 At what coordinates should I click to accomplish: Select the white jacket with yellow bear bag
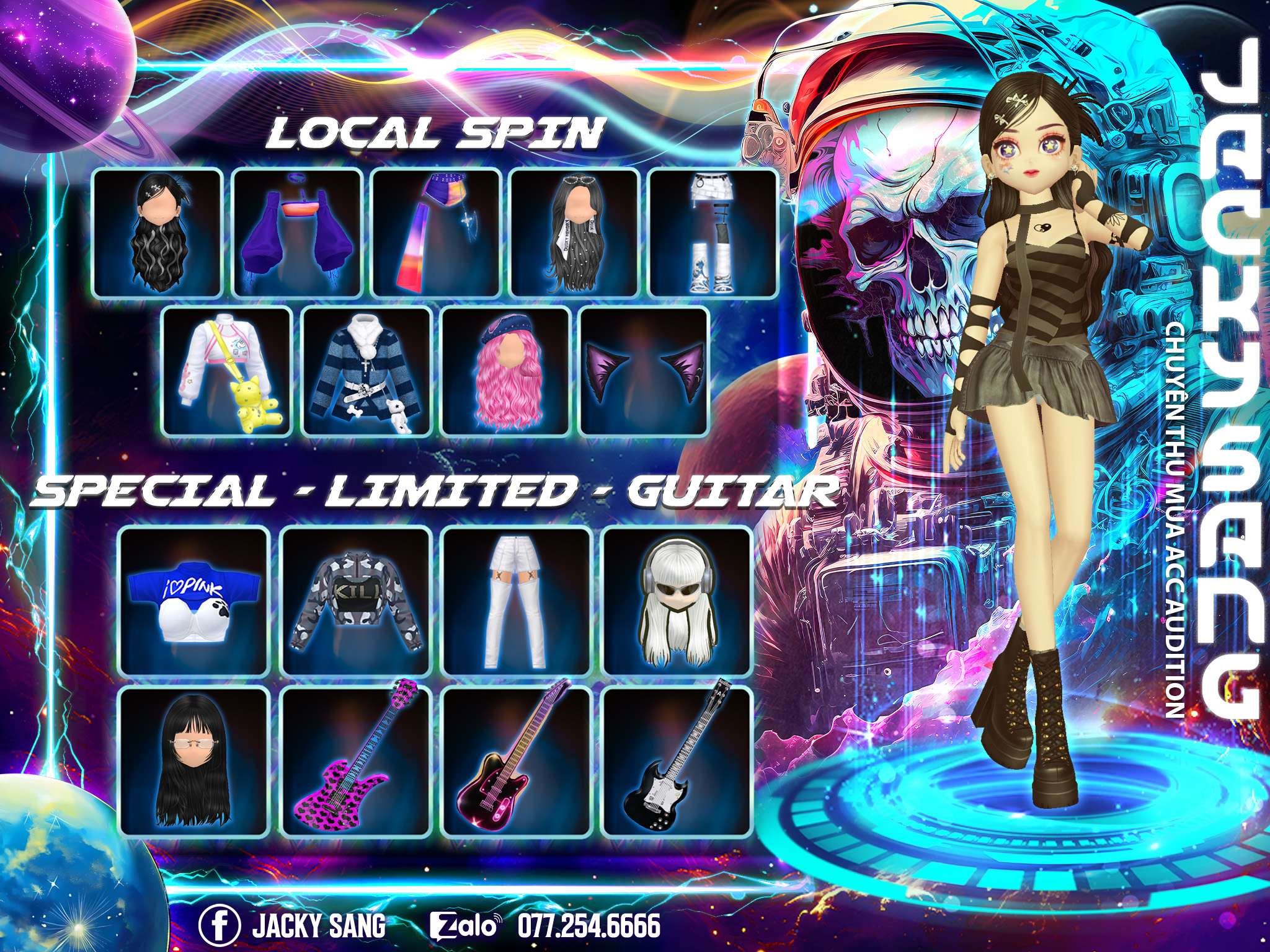click(x=226, y=371)
